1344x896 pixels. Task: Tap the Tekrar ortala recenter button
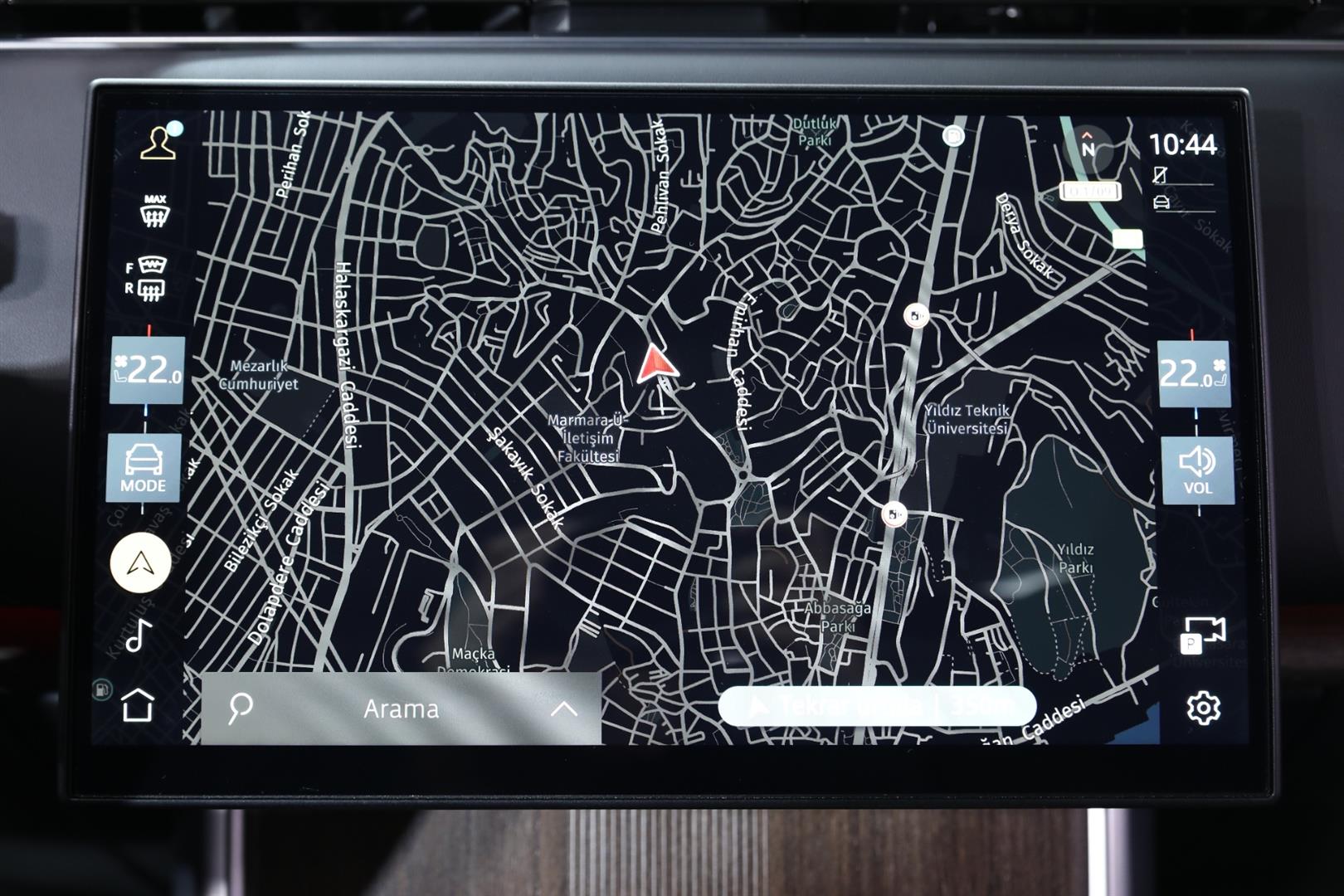877,707
